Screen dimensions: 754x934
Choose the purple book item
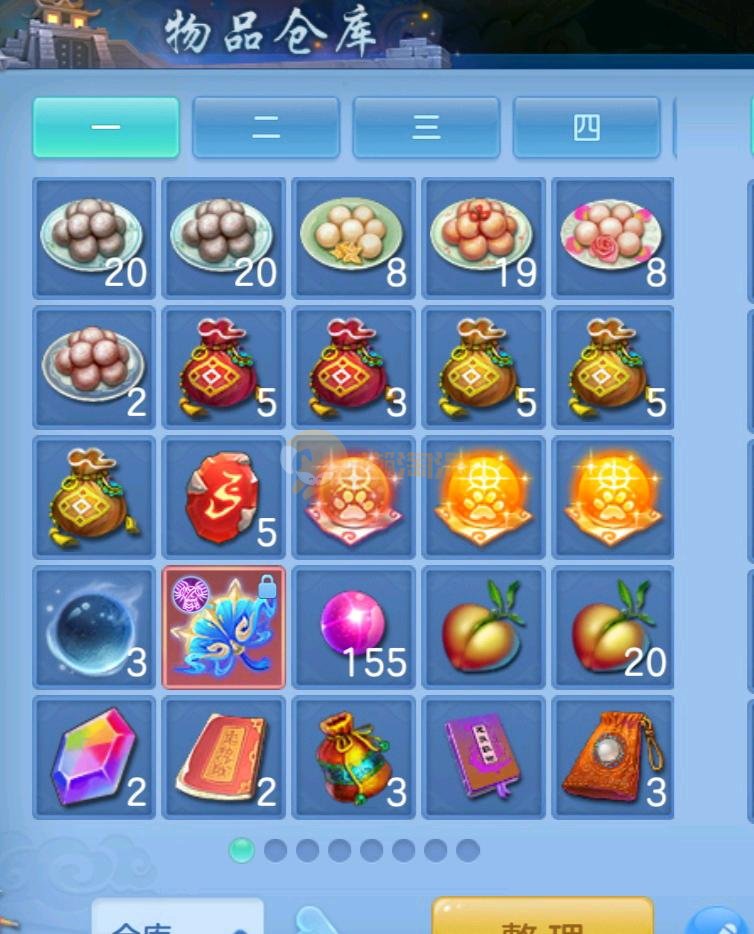pos(484,757)
